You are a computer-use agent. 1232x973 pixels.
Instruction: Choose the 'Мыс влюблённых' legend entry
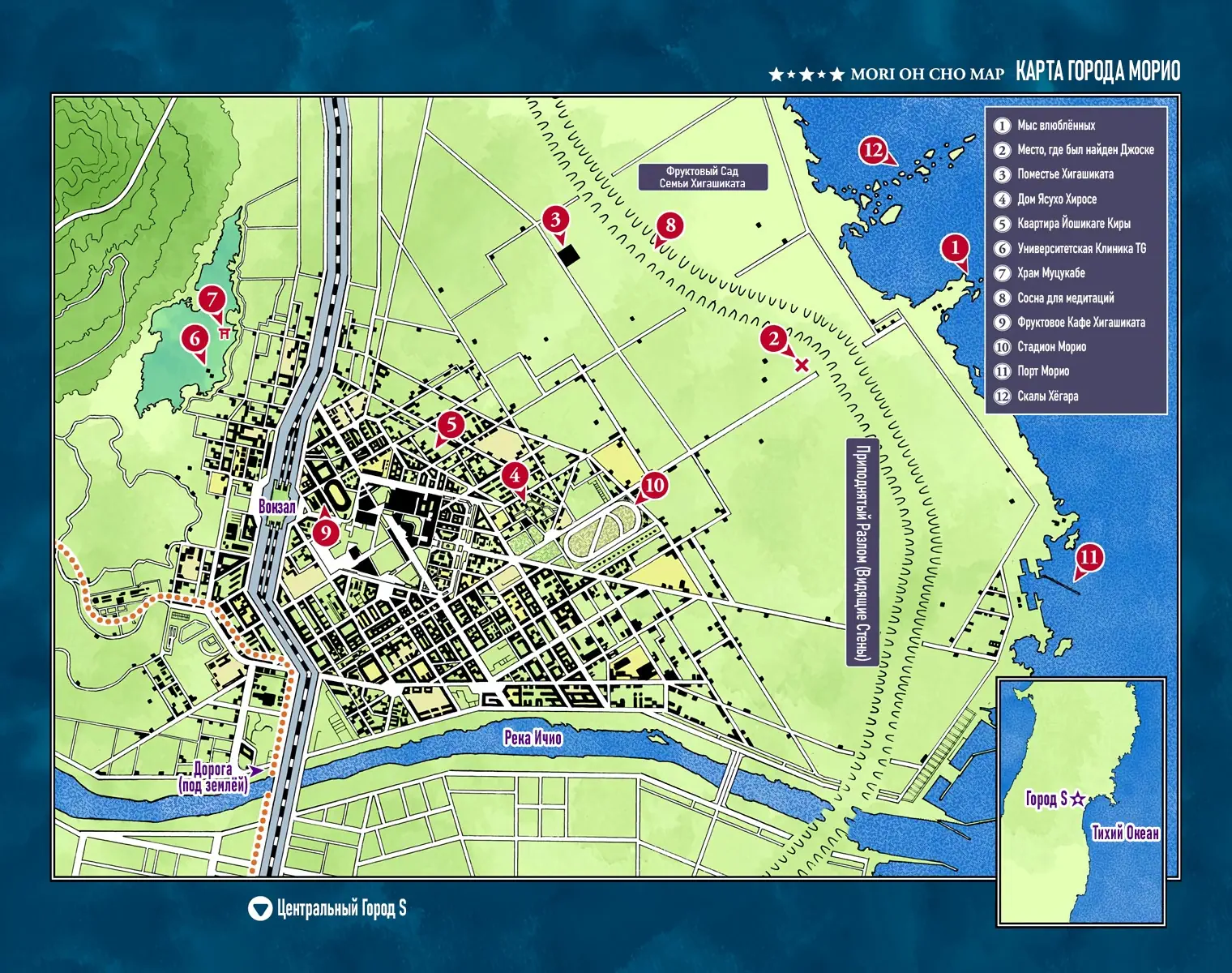(x=1055, y=126)
